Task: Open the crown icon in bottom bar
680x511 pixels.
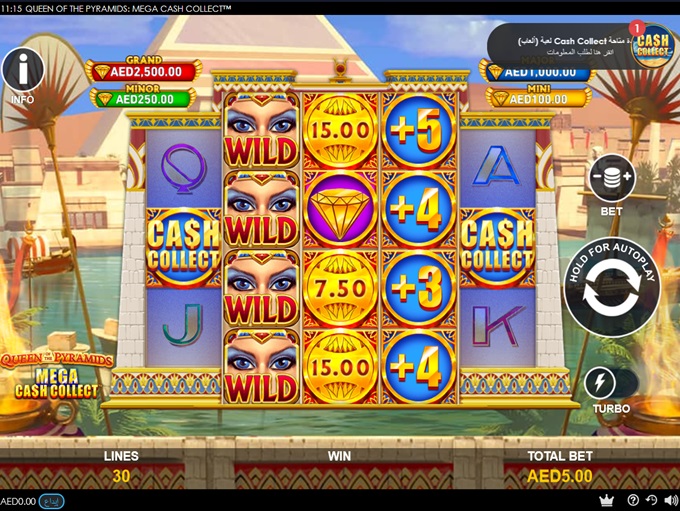Action: [606, 500]
